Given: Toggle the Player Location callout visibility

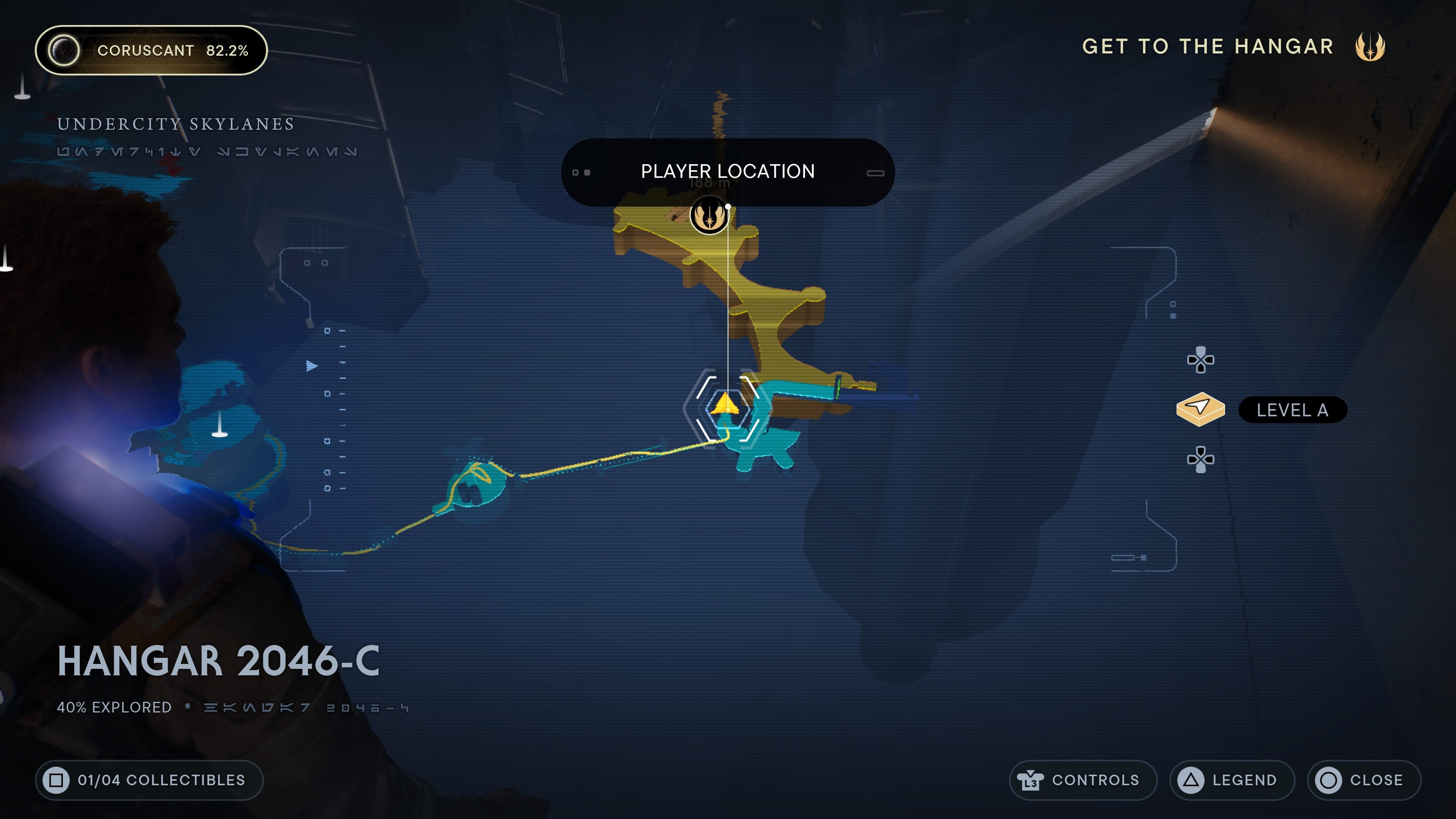Looking at the screenshot, I should 728,171.
